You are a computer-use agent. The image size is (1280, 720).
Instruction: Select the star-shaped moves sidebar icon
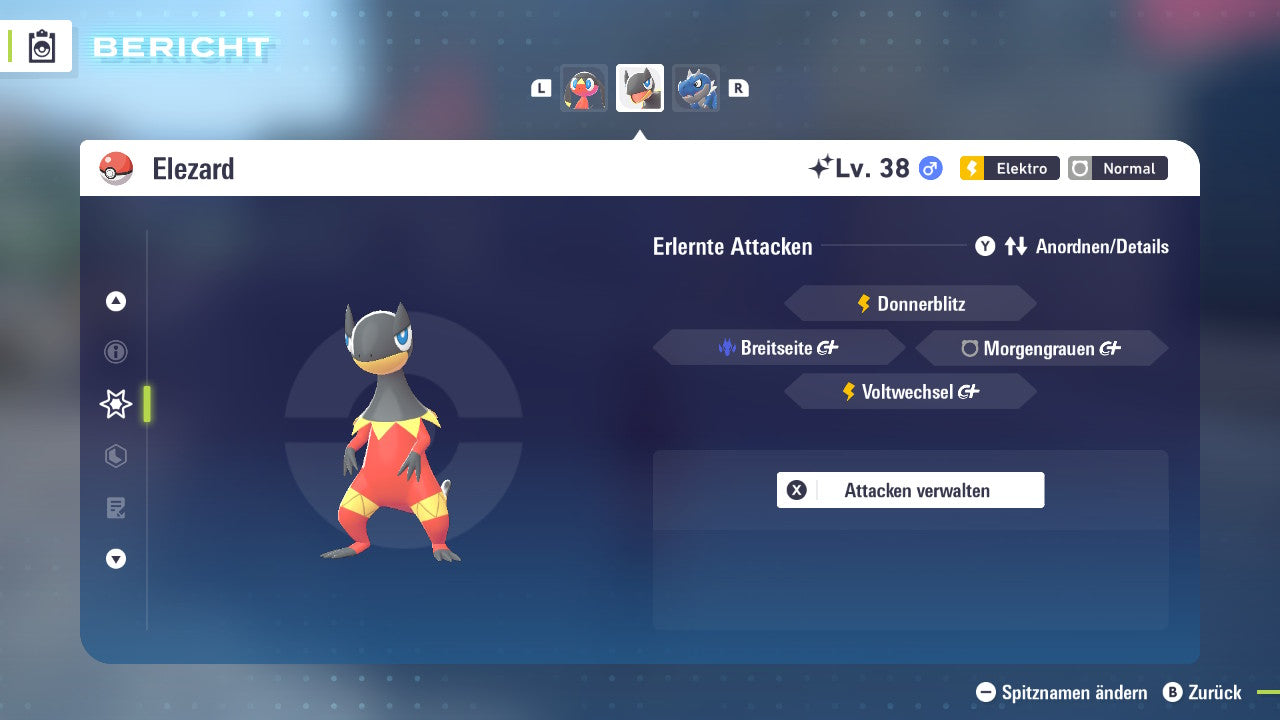click(115, 404)
